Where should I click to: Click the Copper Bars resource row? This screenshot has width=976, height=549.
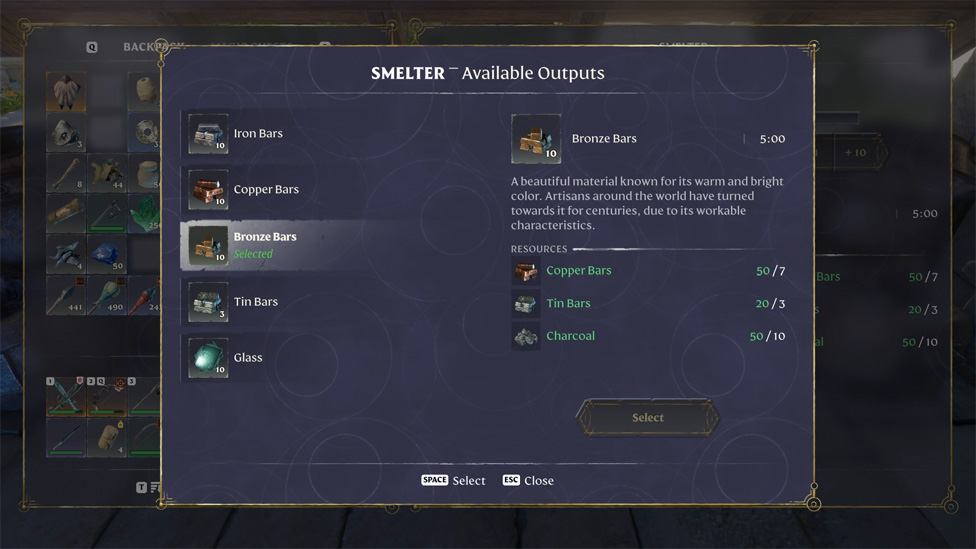[647, 271]
